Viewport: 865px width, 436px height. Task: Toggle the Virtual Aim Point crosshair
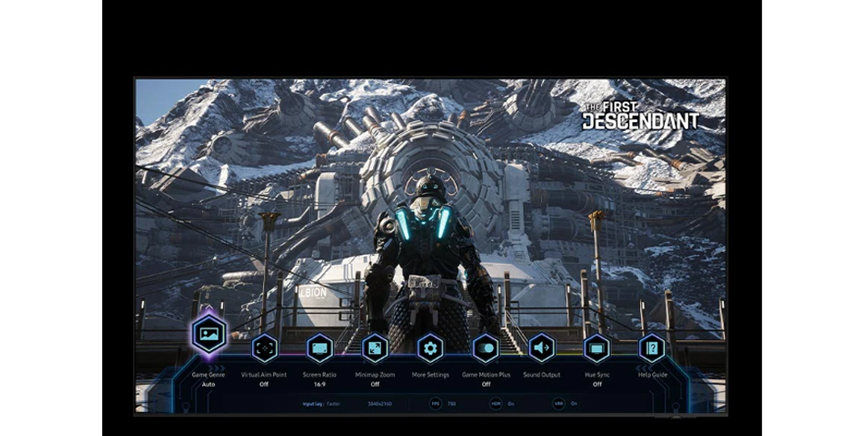(264, 348)
